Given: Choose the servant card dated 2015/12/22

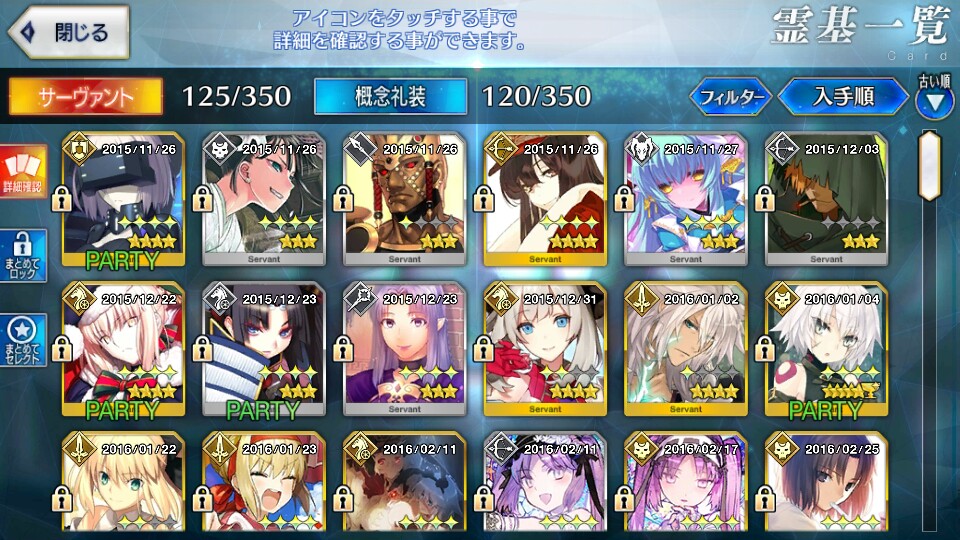Looking at the screenshot, I should (x=122, y=350).
